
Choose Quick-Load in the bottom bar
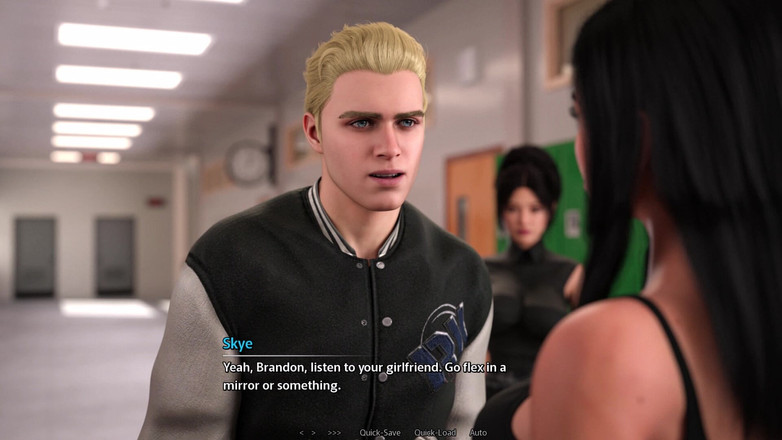point(435,433)
